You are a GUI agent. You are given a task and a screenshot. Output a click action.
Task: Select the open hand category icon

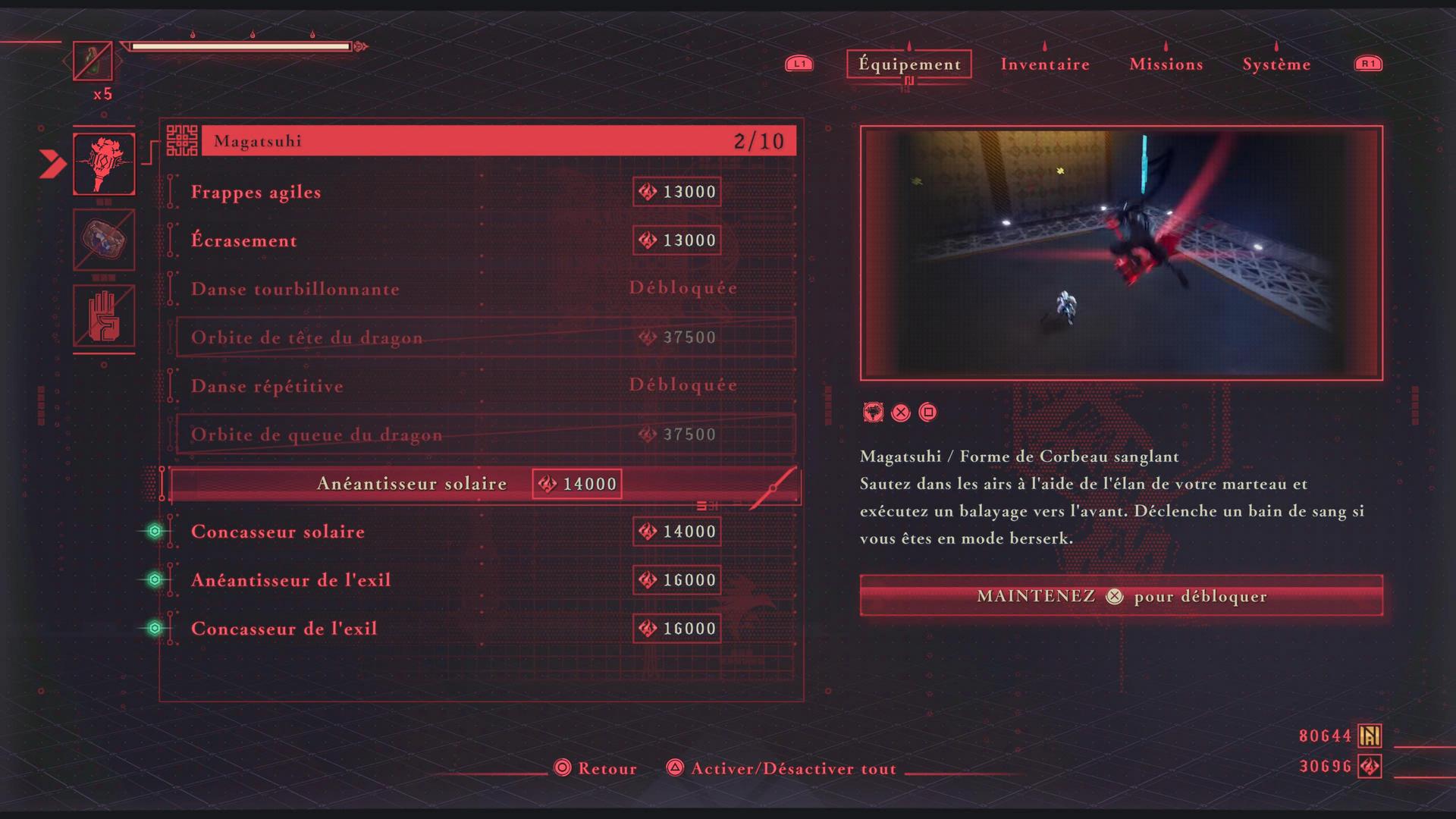104,316
